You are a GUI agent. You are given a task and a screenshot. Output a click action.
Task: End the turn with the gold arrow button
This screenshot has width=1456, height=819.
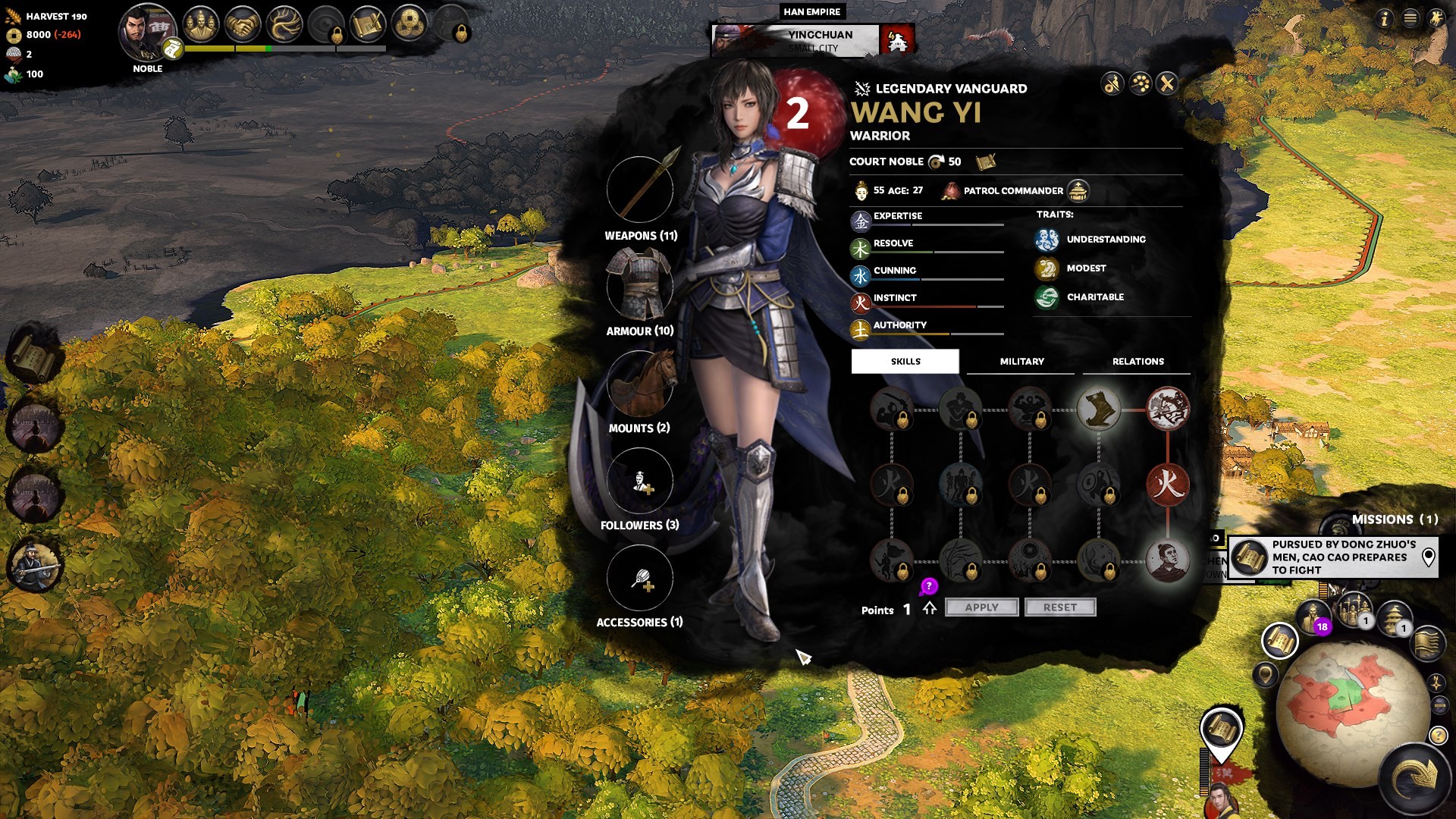coord(1415,777)
